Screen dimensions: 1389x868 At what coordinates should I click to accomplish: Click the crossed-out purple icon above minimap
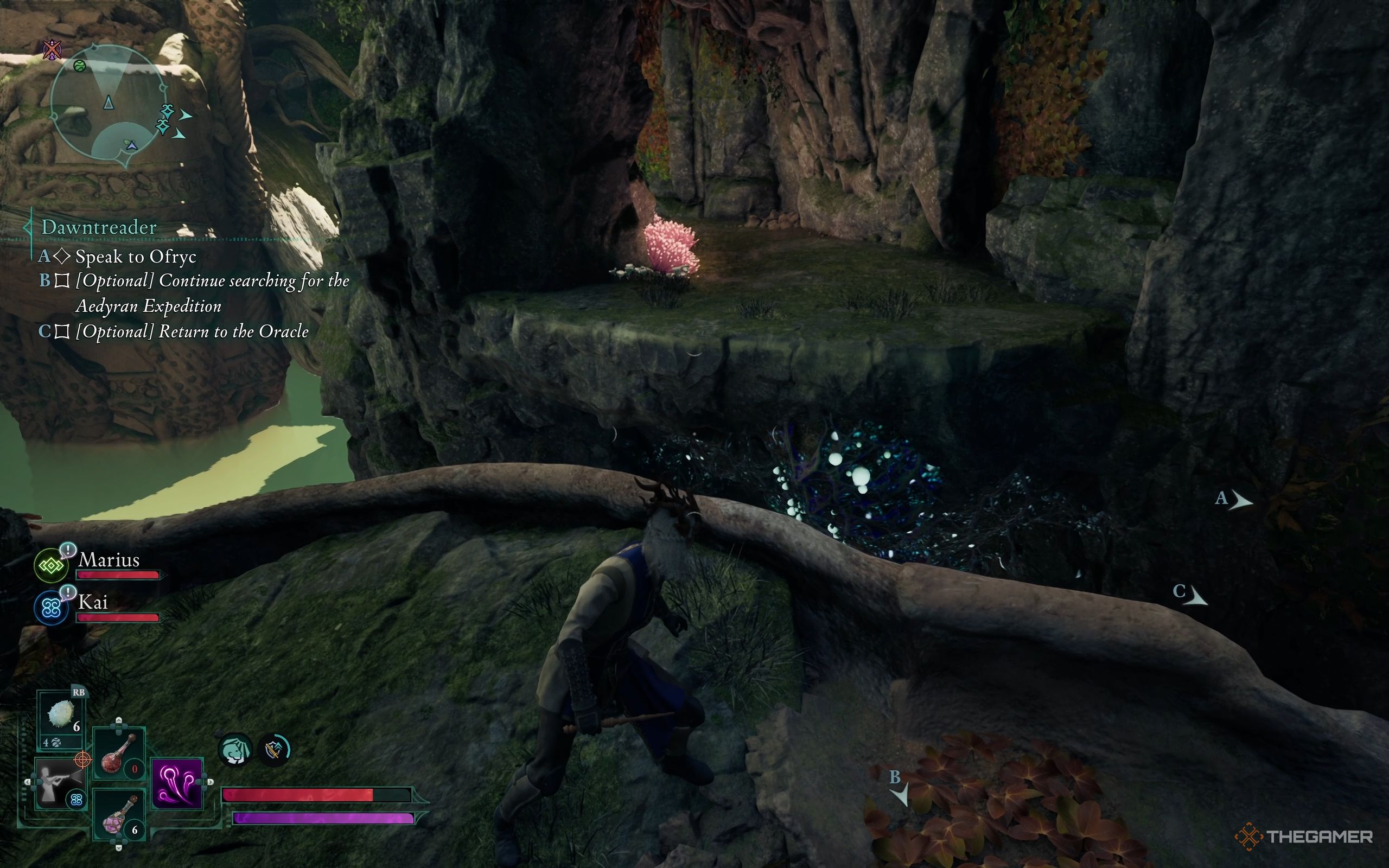(x=53, y=50)
